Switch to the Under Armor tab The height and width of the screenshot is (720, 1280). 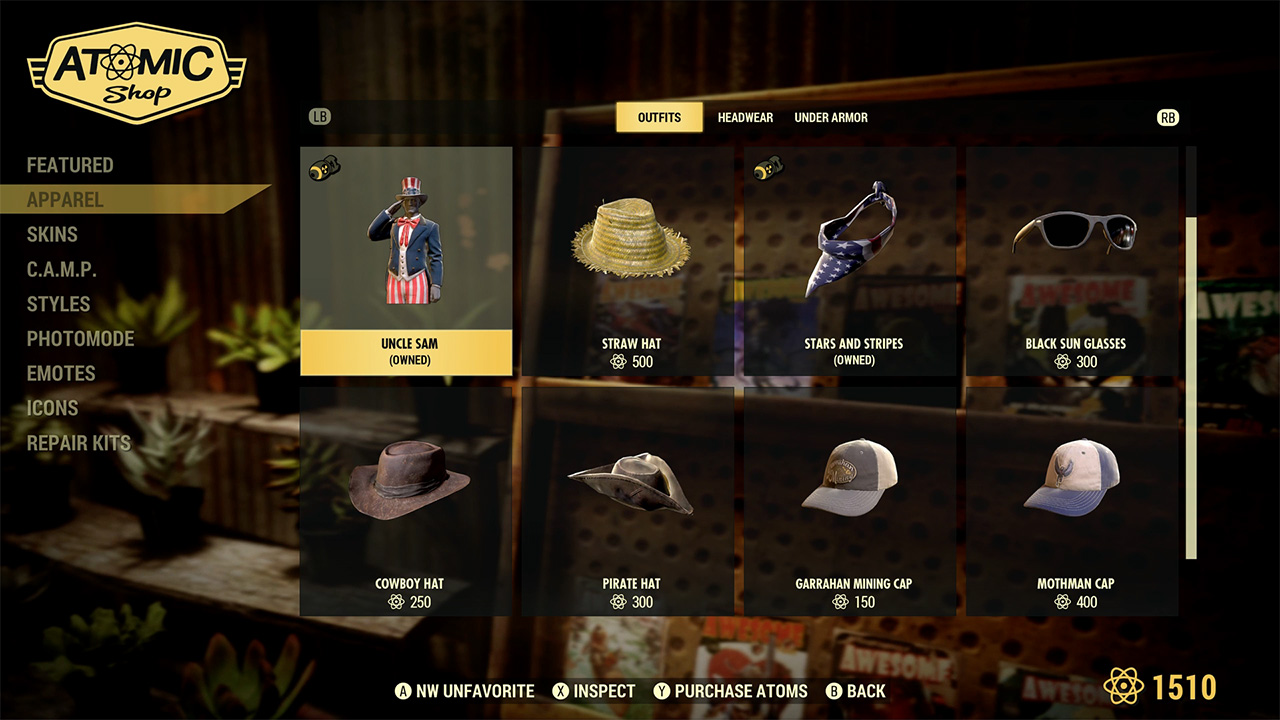point(831,117)
